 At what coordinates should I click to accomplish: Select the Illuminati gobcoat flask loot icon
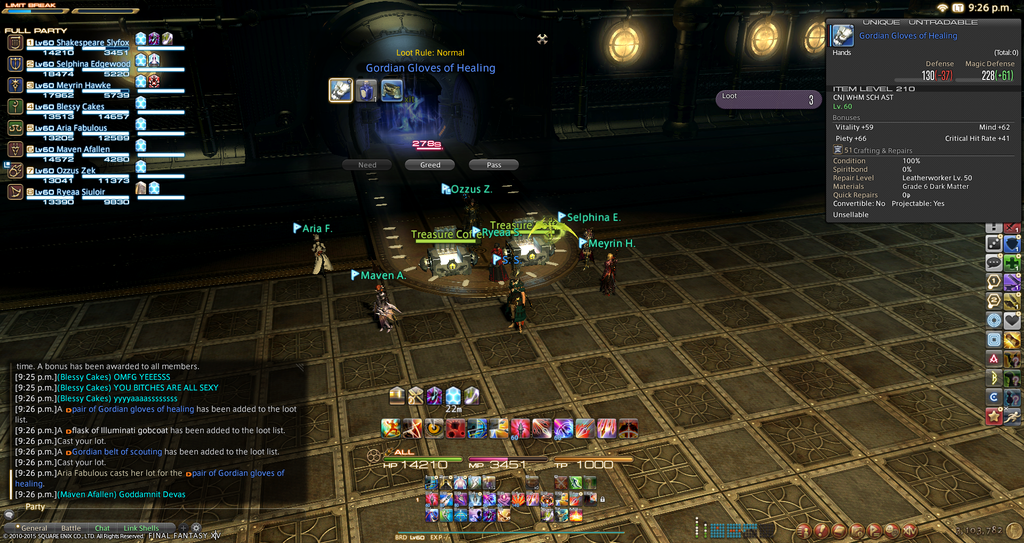(x=367, y=90)
